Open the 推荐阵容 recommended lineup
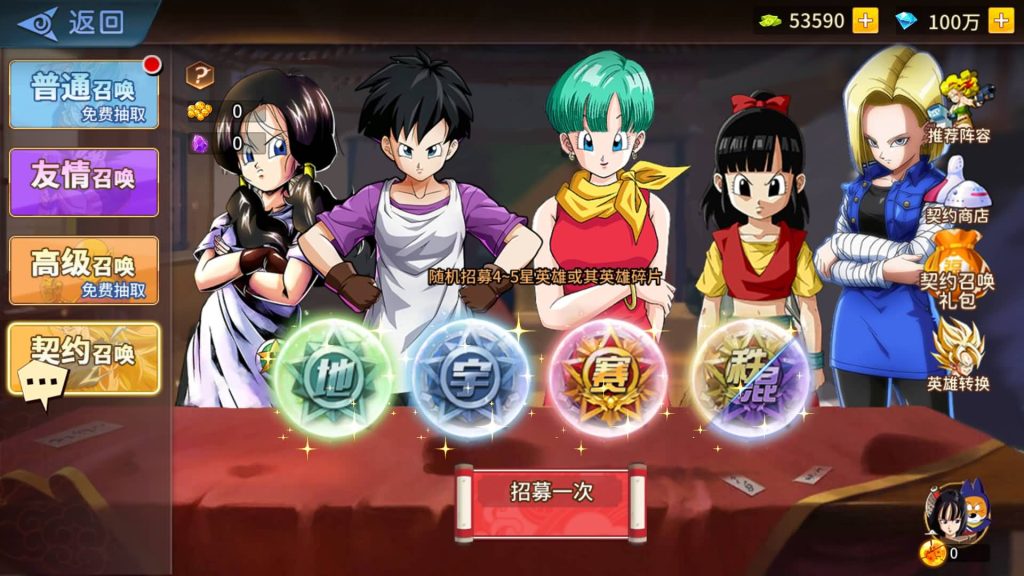This screenshot has height=576, width=1024. click(959, 107)
